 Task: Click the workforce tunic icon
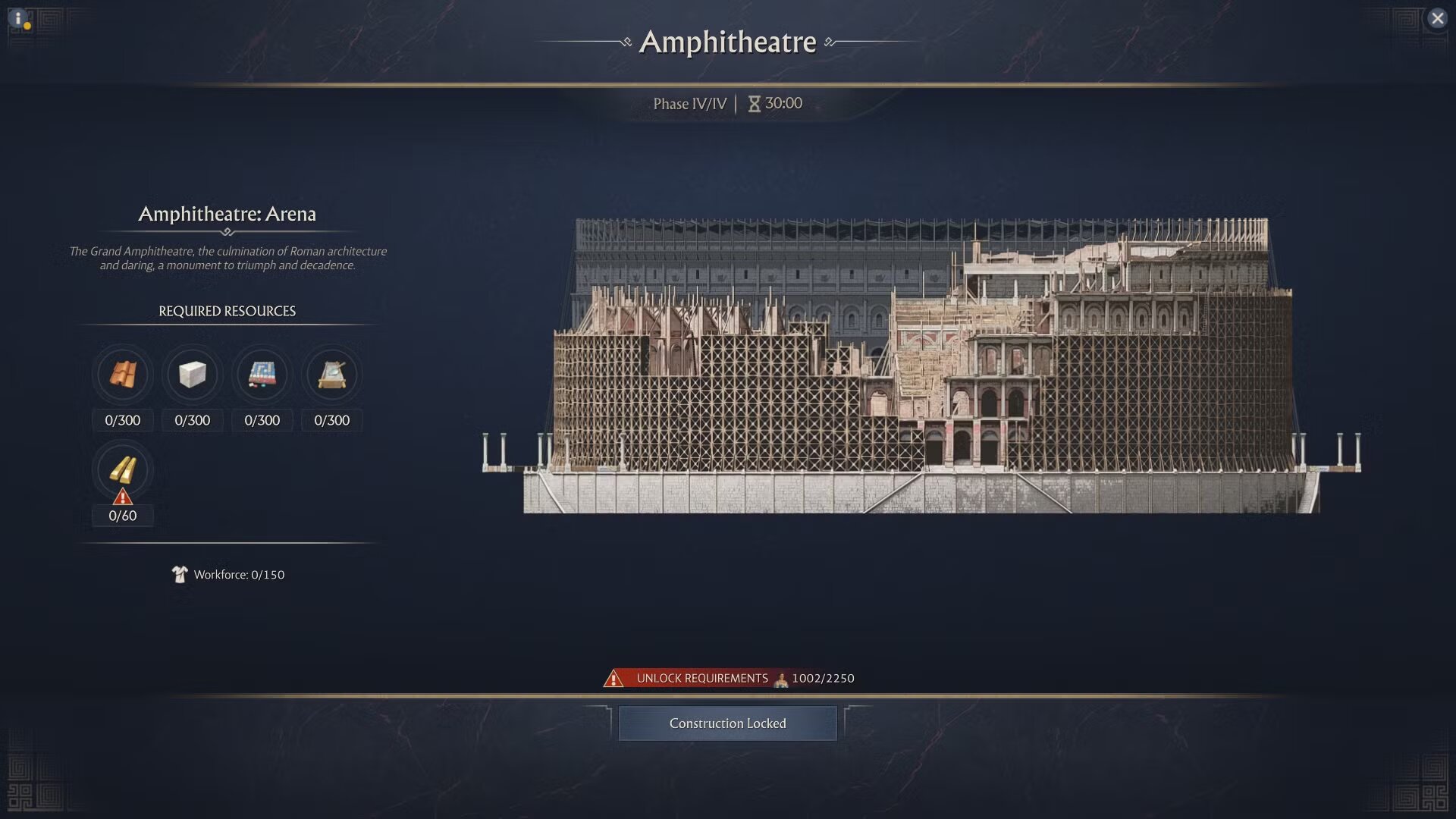pyautogui.click(x=180, y=575)
